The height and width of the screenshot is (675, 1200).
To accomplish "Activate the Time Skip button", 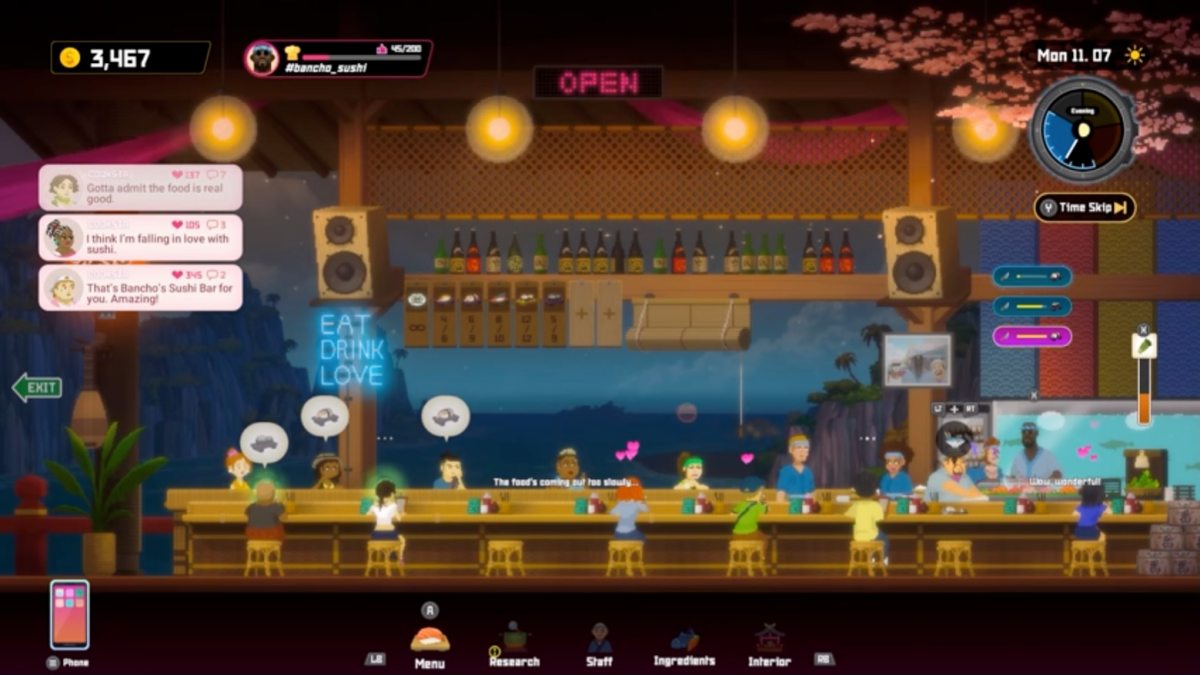I will click(x=1085, y=208).
